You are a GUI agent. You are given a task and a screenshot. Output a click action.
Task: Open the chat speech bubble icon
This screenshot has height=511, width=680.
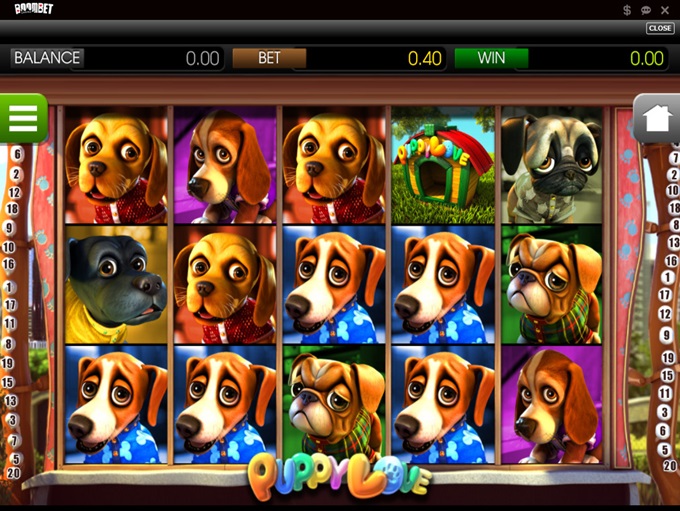646,9
